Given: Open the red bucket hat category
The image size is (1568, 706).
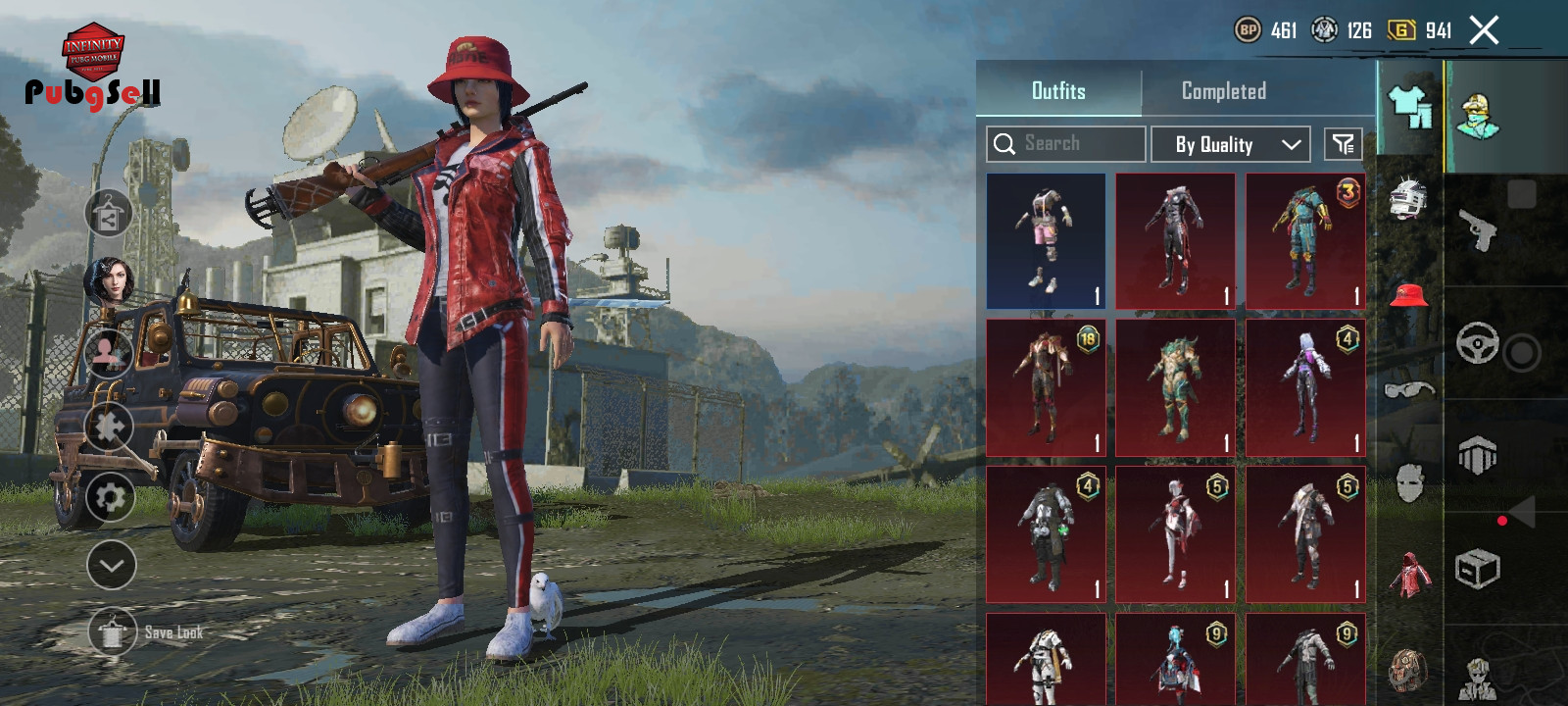Looking at the screenshot, I should (1408, 293).
